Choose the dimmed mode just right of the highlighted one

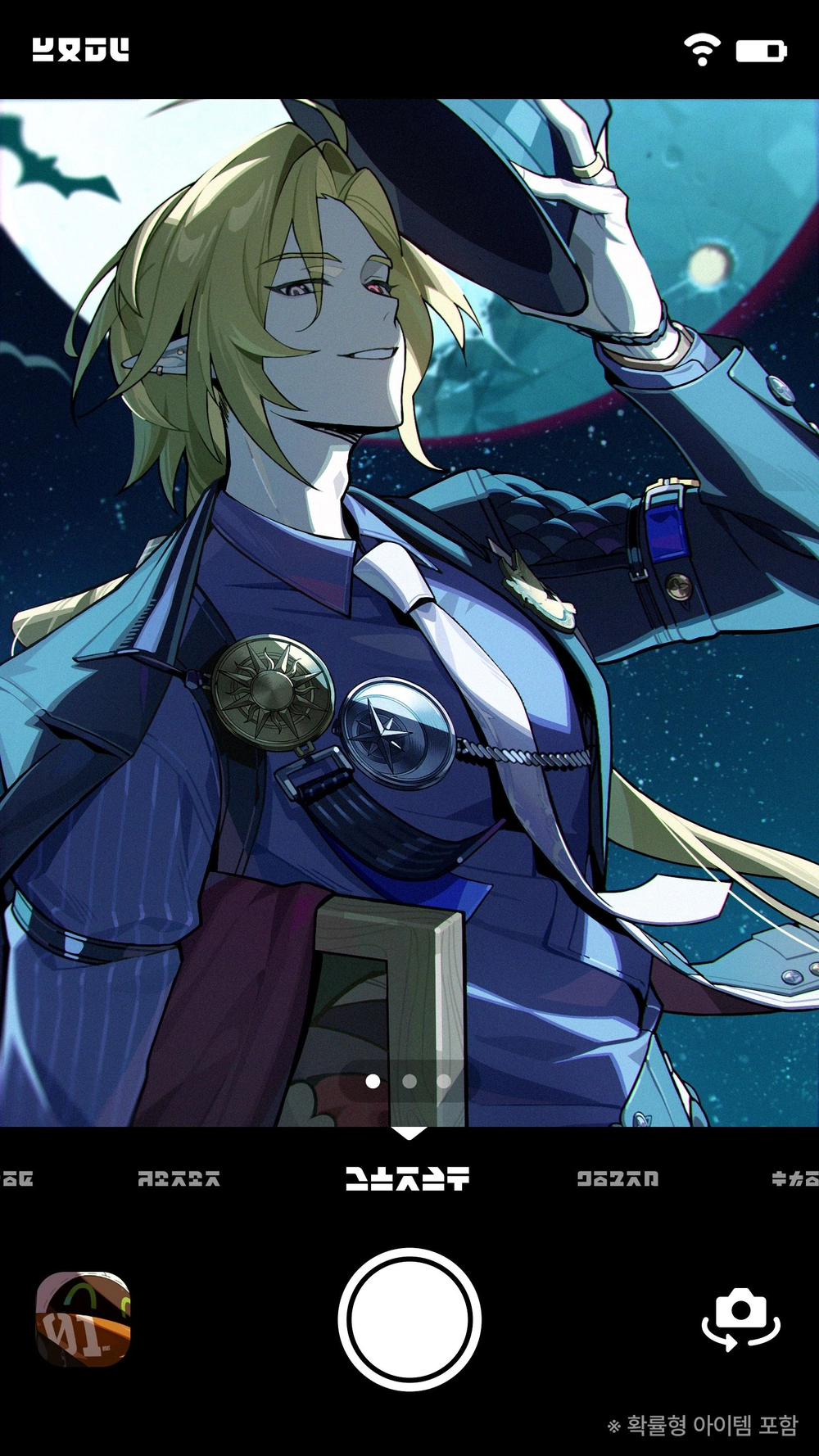[x=618, y=1178]
